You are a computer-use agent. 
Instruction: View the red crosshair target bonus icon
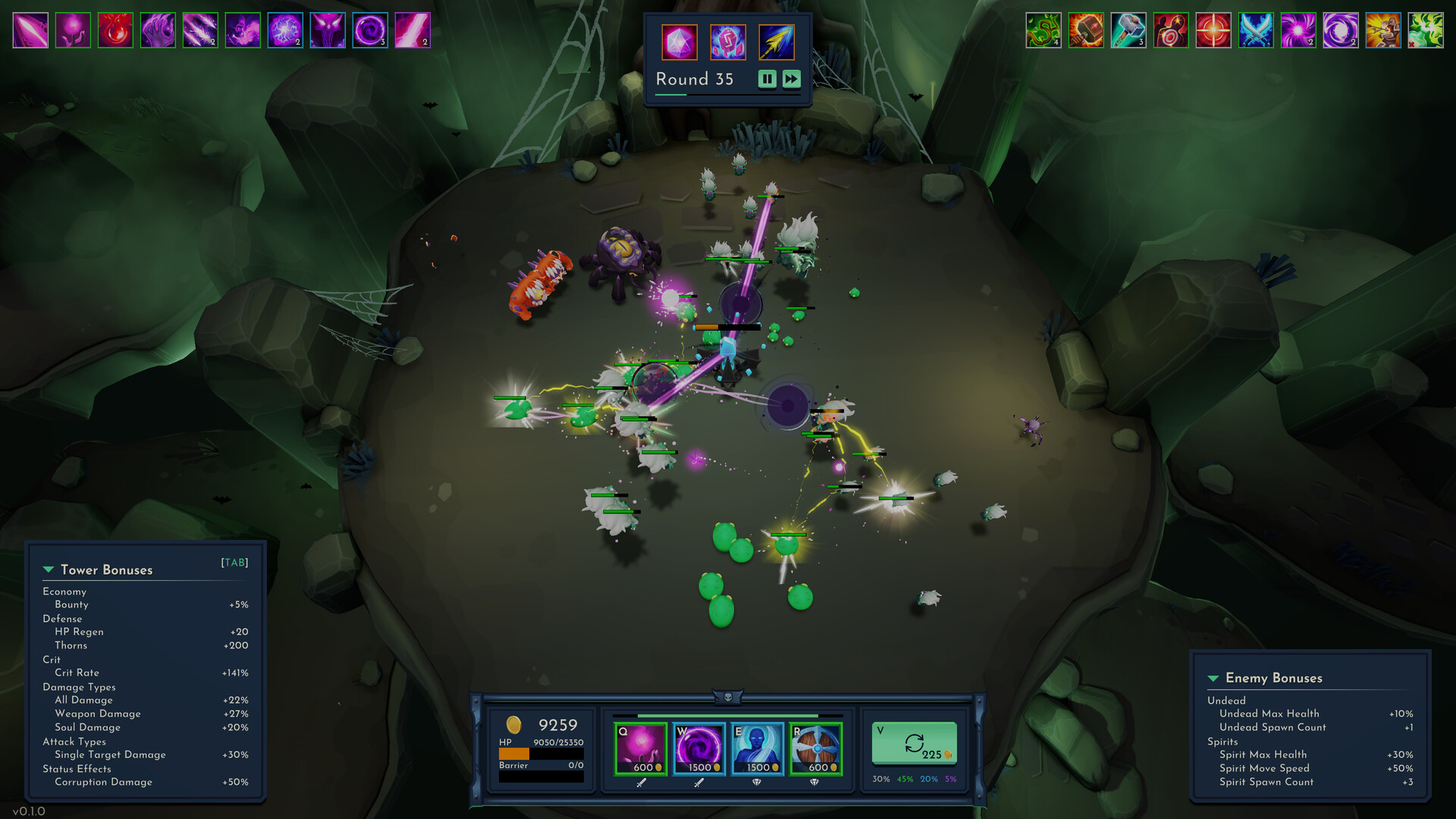[x=1213, y=30]
